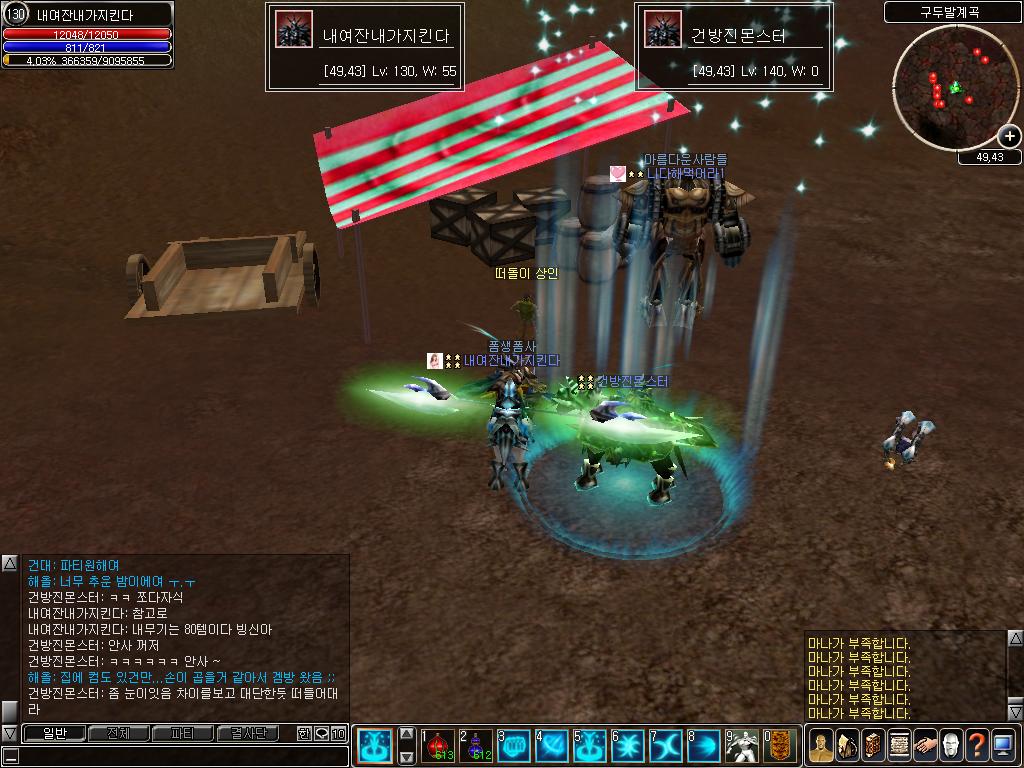Activate the fist skill in slot 3
This screenshot has width=1024, height=768.
[x=514, y=746]
